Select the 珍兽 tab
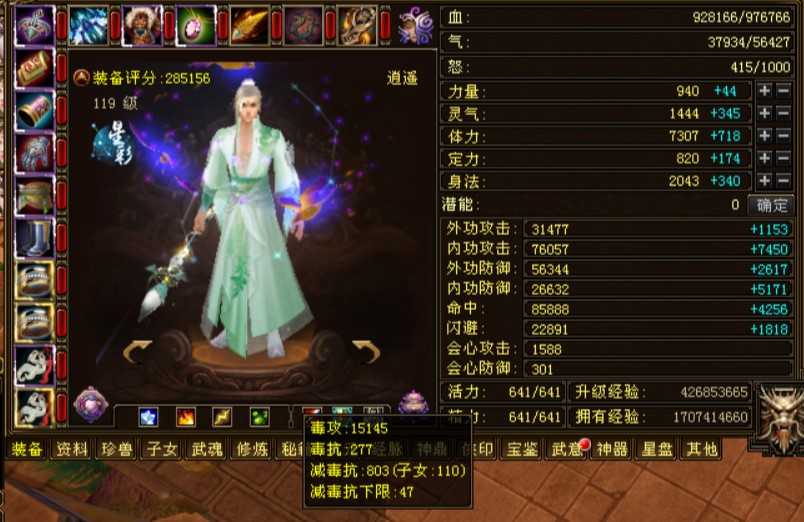 (x=116, y=449)
